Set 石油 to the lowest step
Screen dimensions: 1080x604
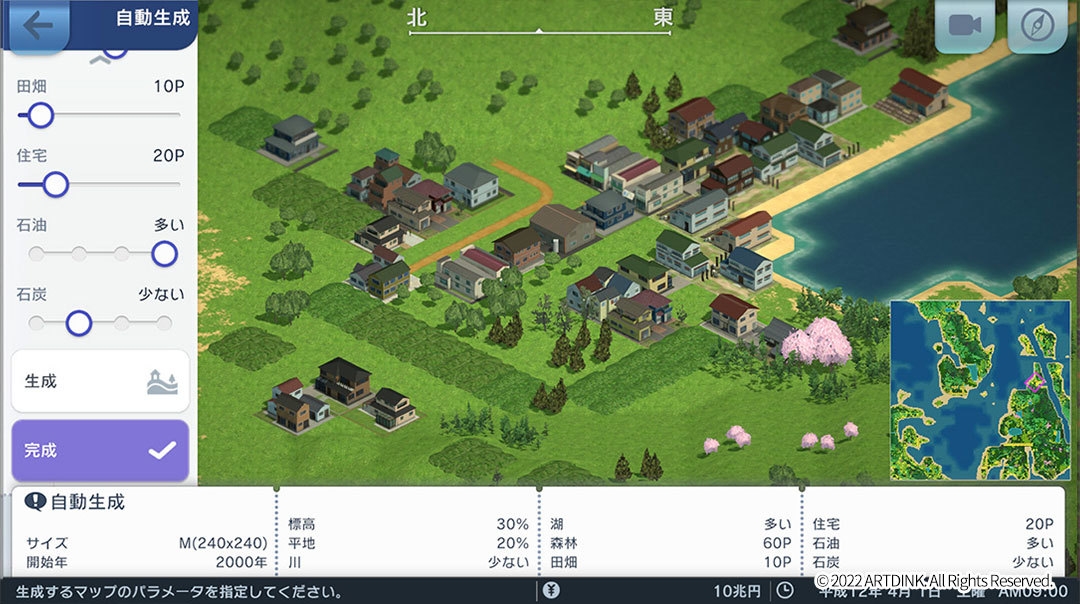[37, 254]
